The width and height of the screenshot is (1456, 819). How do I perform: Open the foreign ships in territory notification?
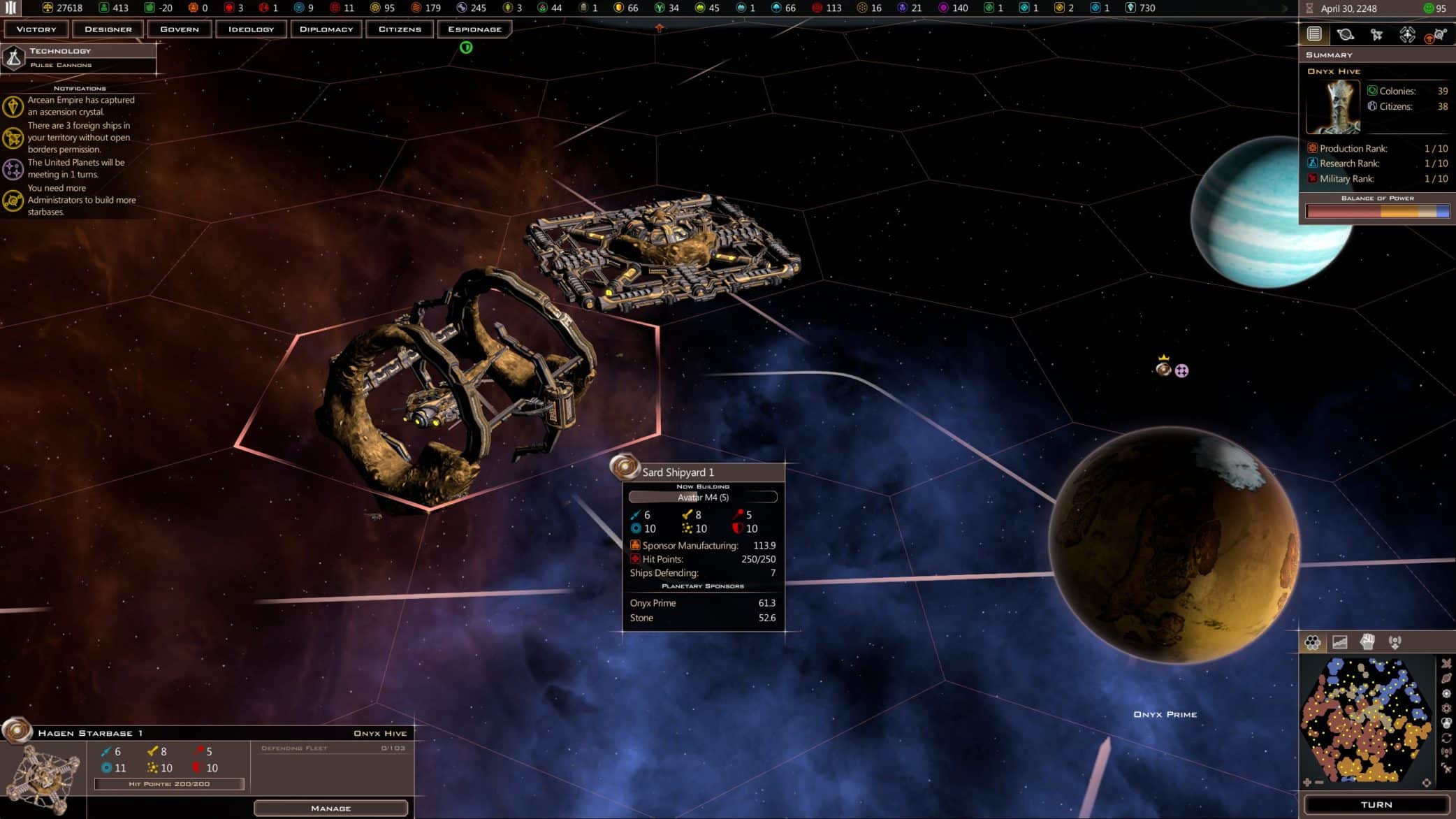79,138
